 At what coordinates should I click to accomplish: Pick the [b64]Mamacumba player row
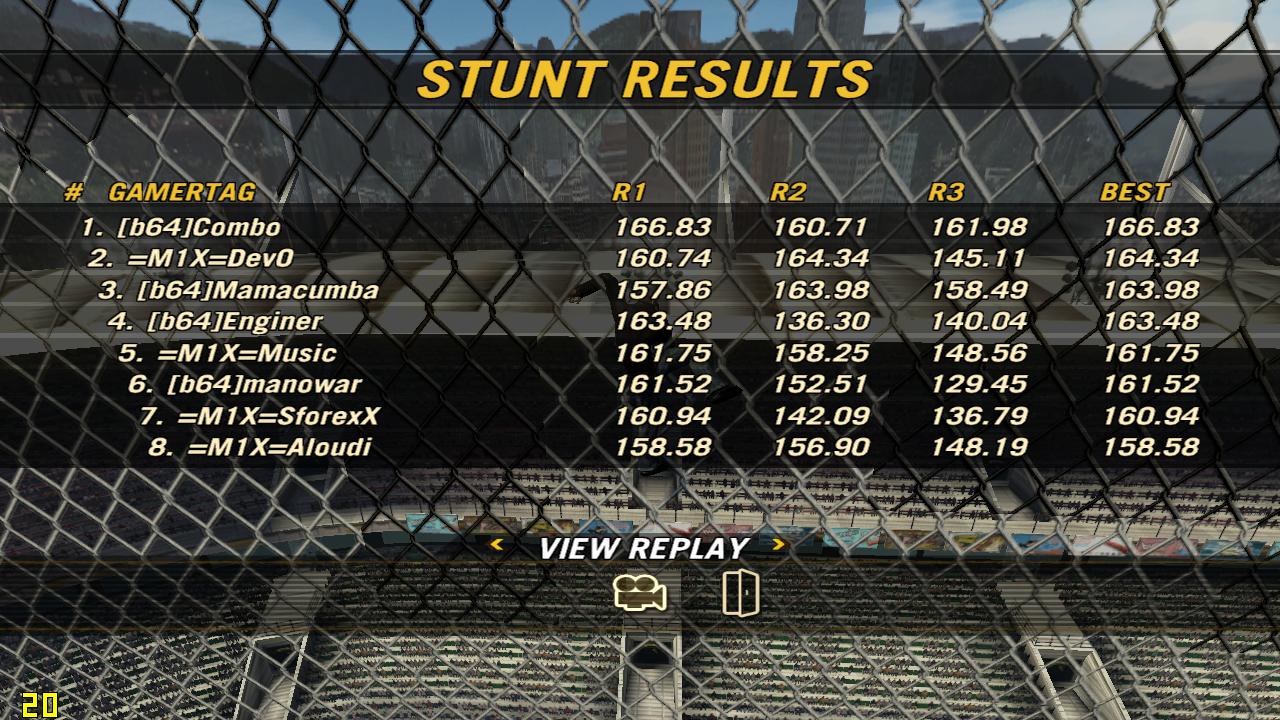(x=257, y=291)
